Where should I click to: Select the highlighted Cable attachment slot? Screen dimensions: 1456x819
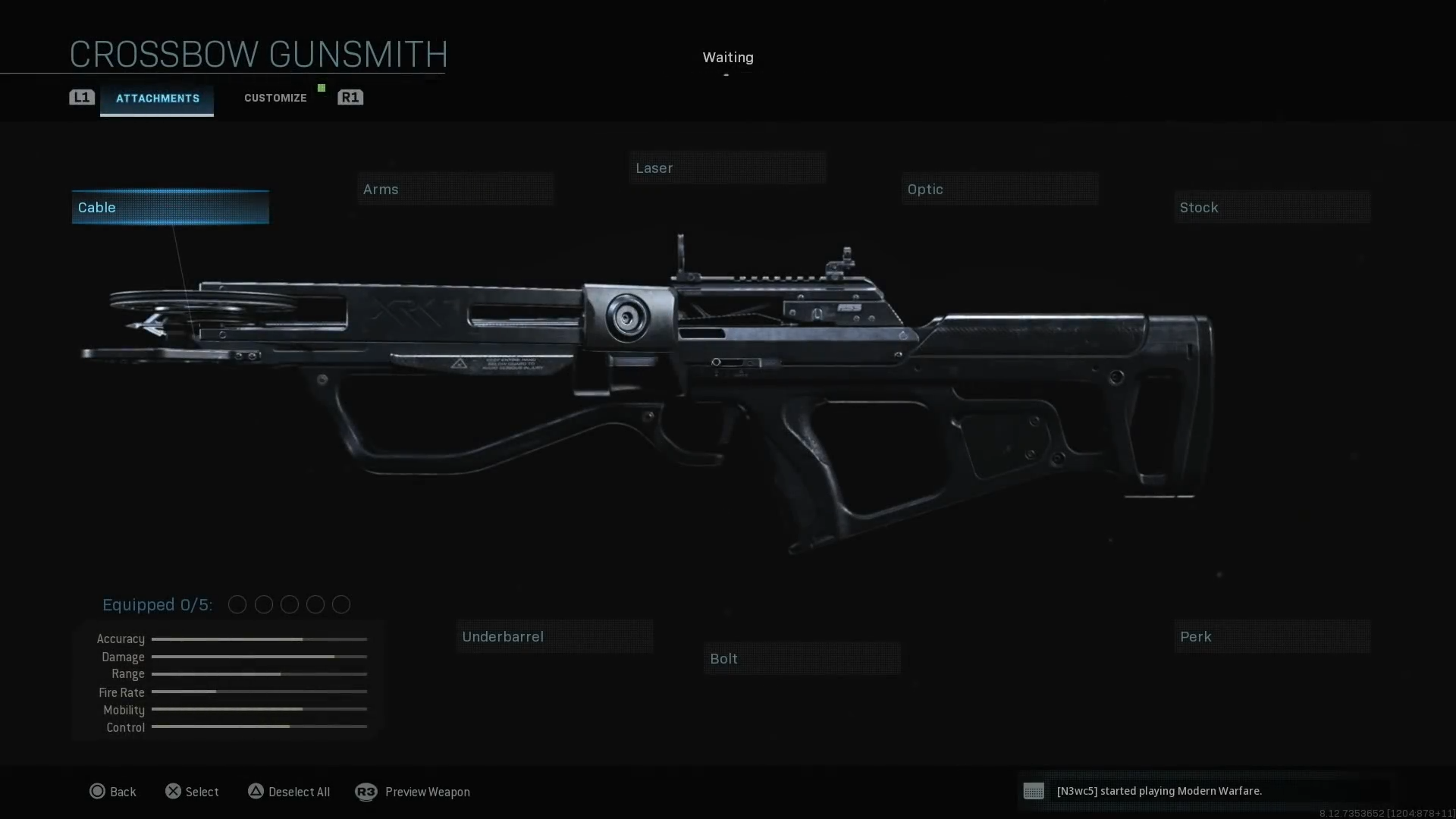[x=169, y=206]
